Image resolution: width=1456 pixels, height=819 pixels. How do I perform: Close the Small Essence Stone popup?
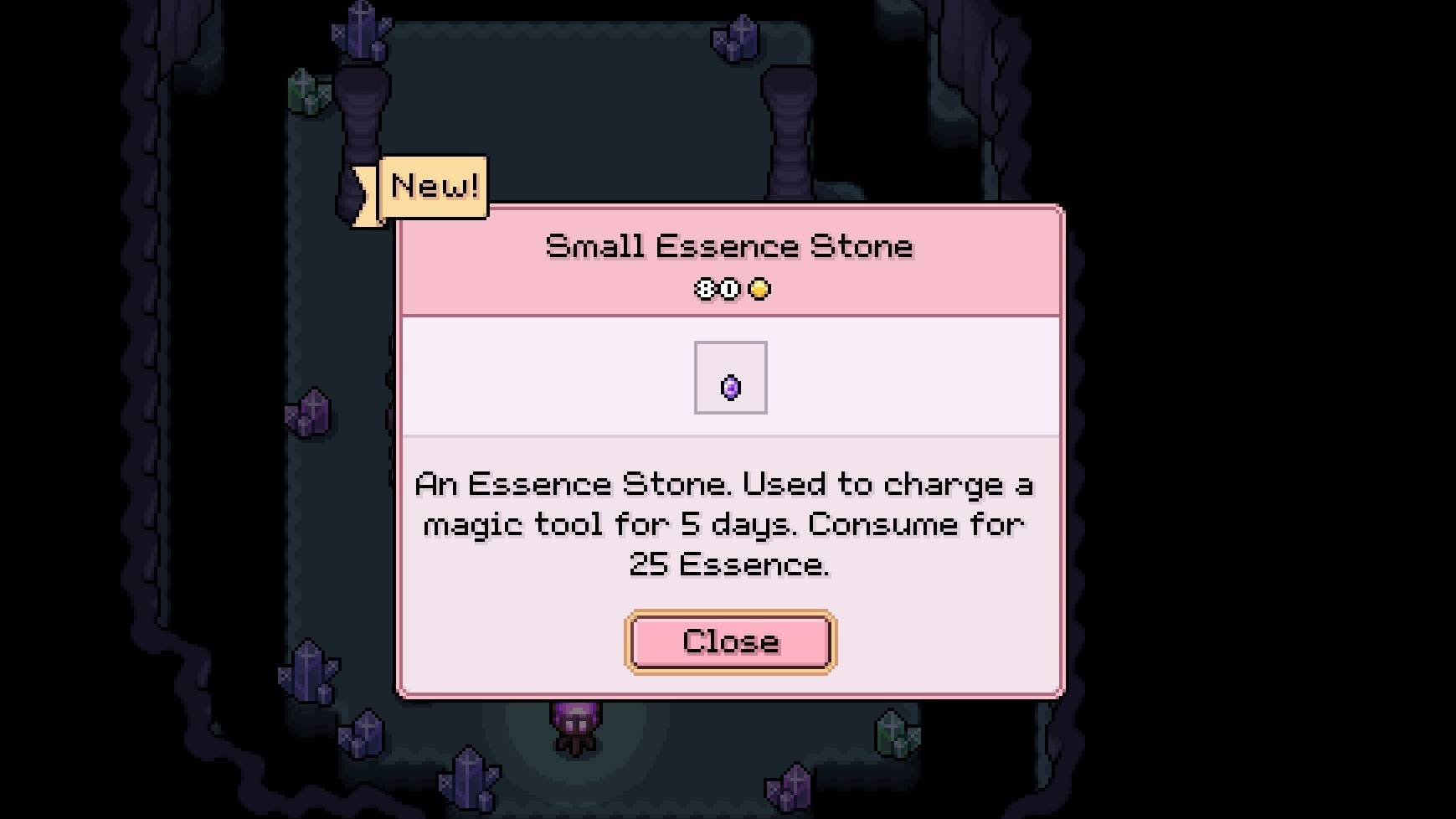coord(730,641)
